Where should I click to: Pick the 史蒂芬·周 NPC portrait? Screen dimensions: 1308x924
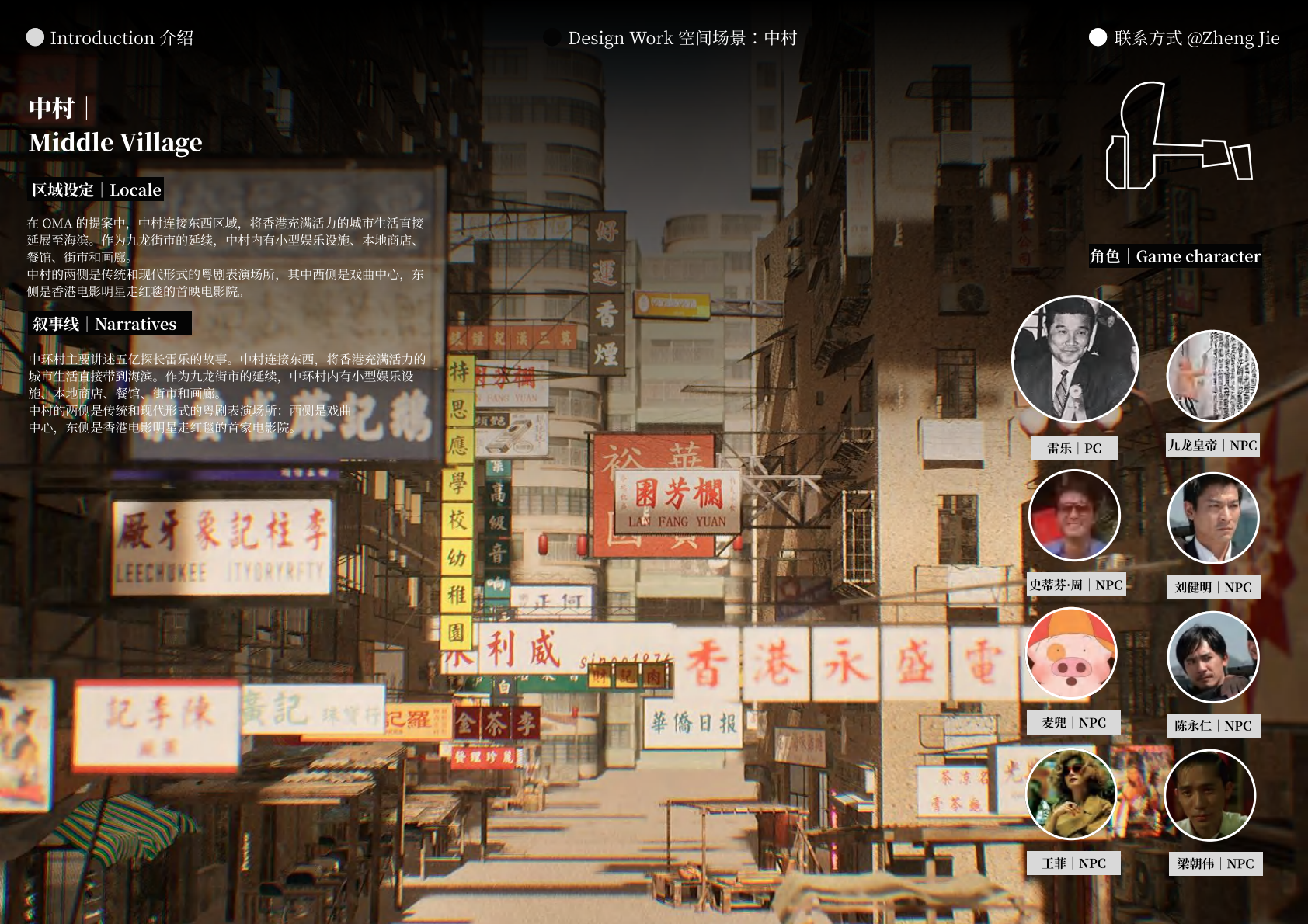click(x=1074, y=515)
